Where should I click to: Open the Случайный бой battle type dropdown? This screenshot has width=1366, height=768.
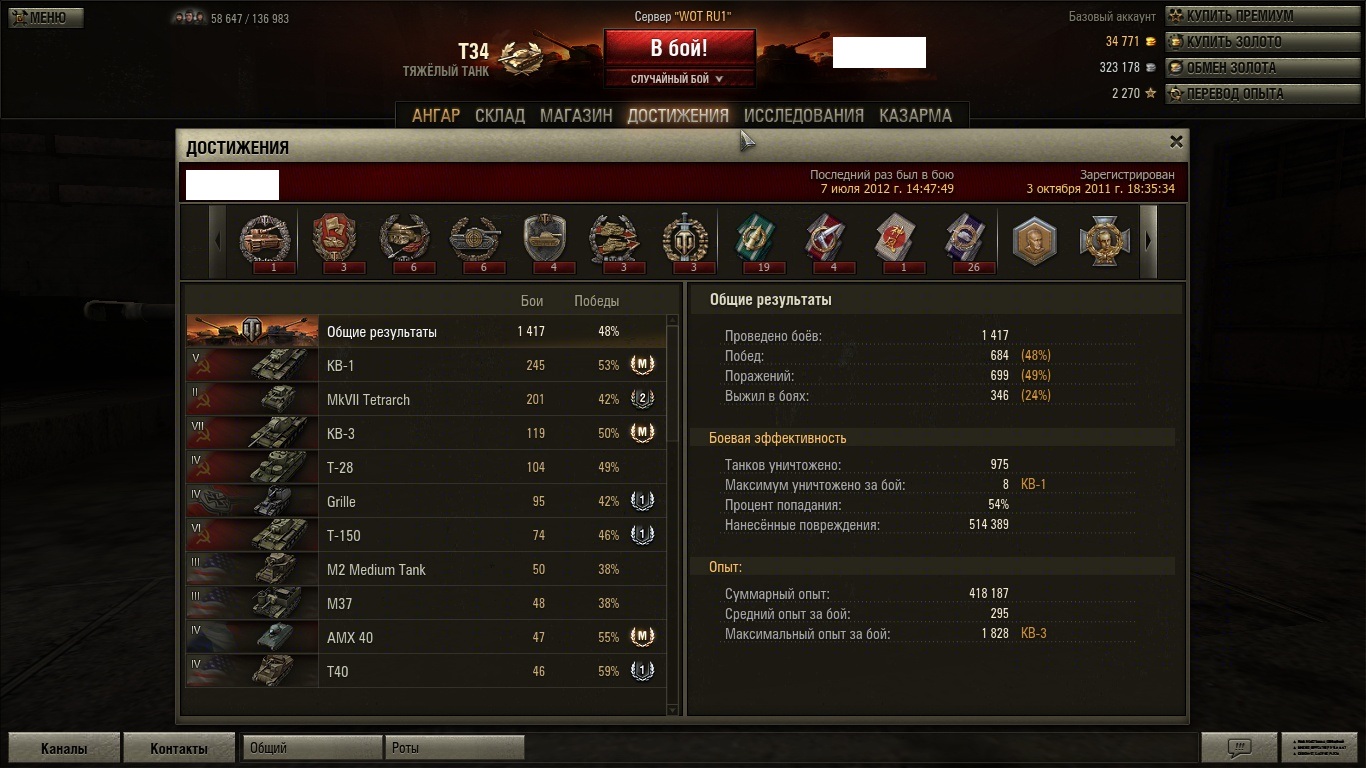click(x=679, y=79)
